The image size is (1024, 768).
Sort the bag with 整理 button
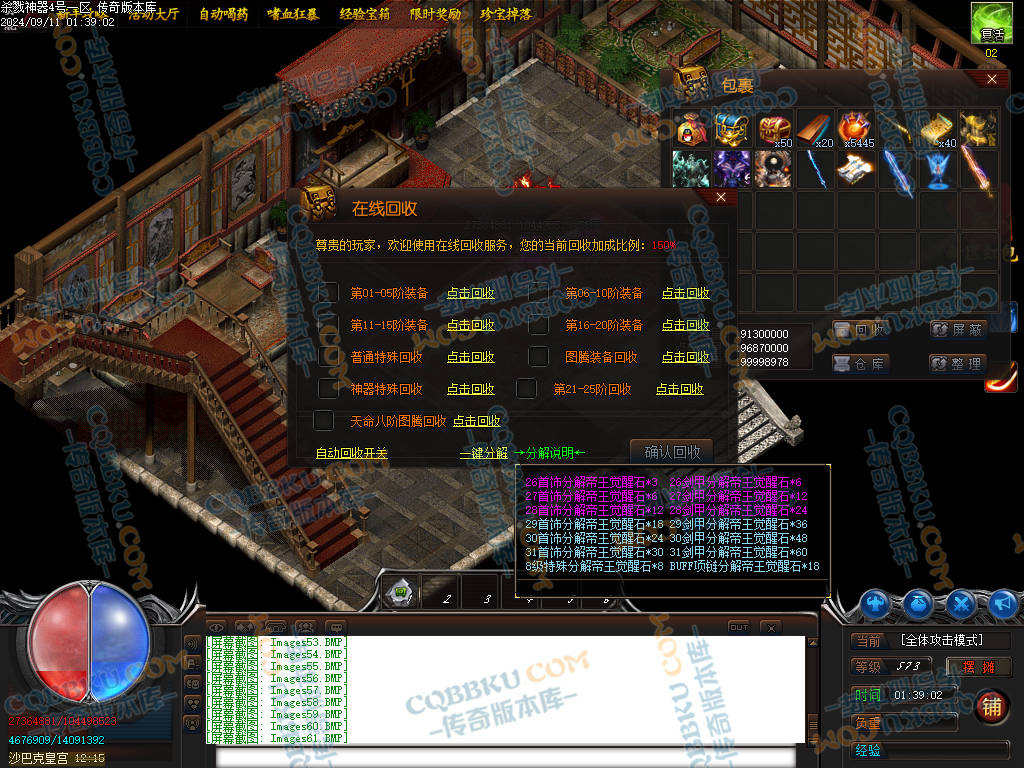(x=957, y=364)
